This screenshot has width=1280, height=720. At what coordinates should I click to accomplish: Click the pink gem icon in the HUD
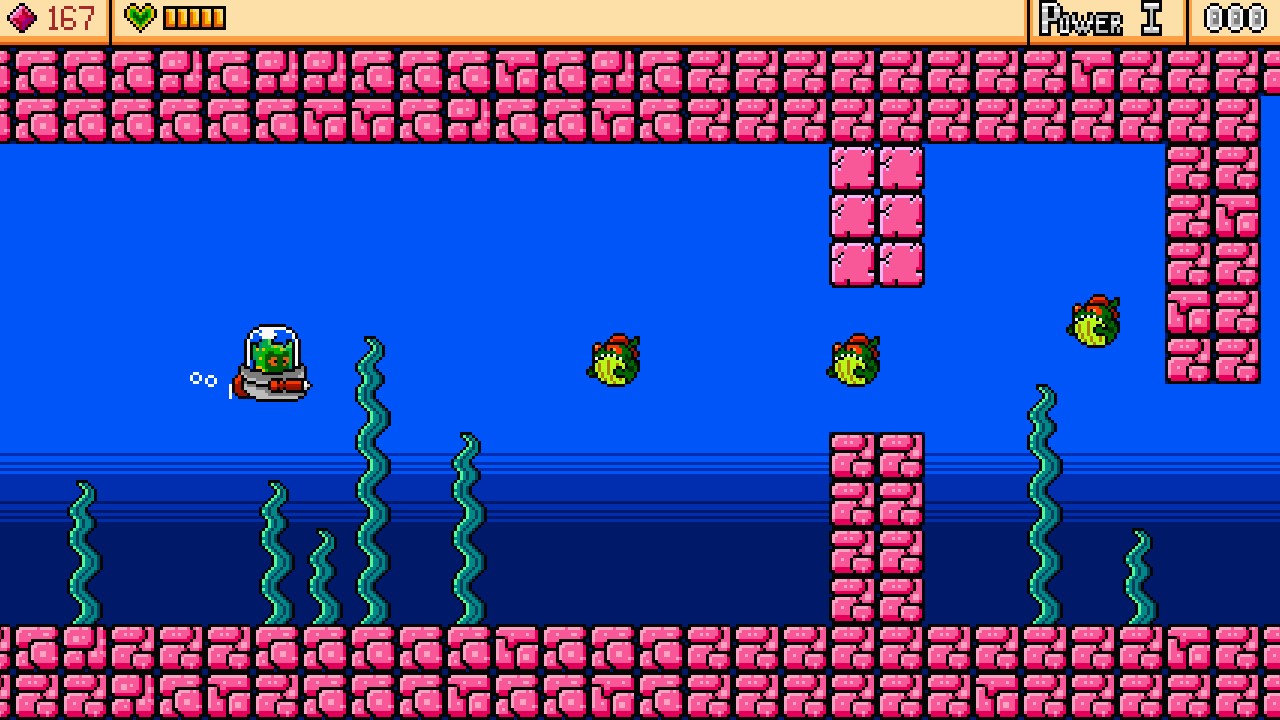point(24,17)
